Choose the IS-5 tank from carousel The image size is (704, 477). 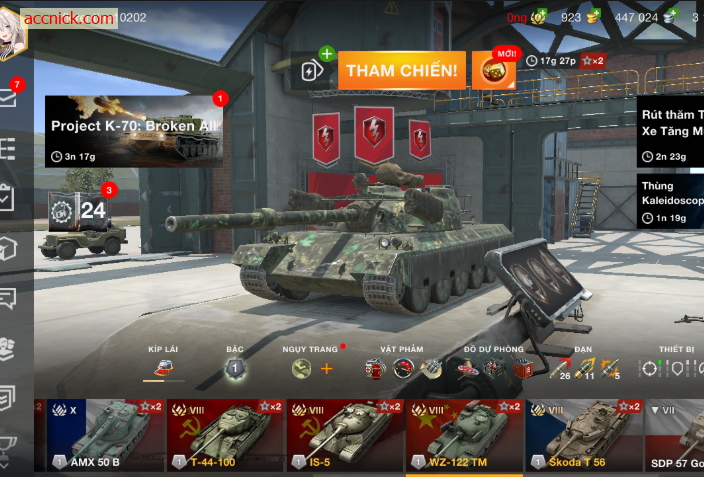(344, 435)
